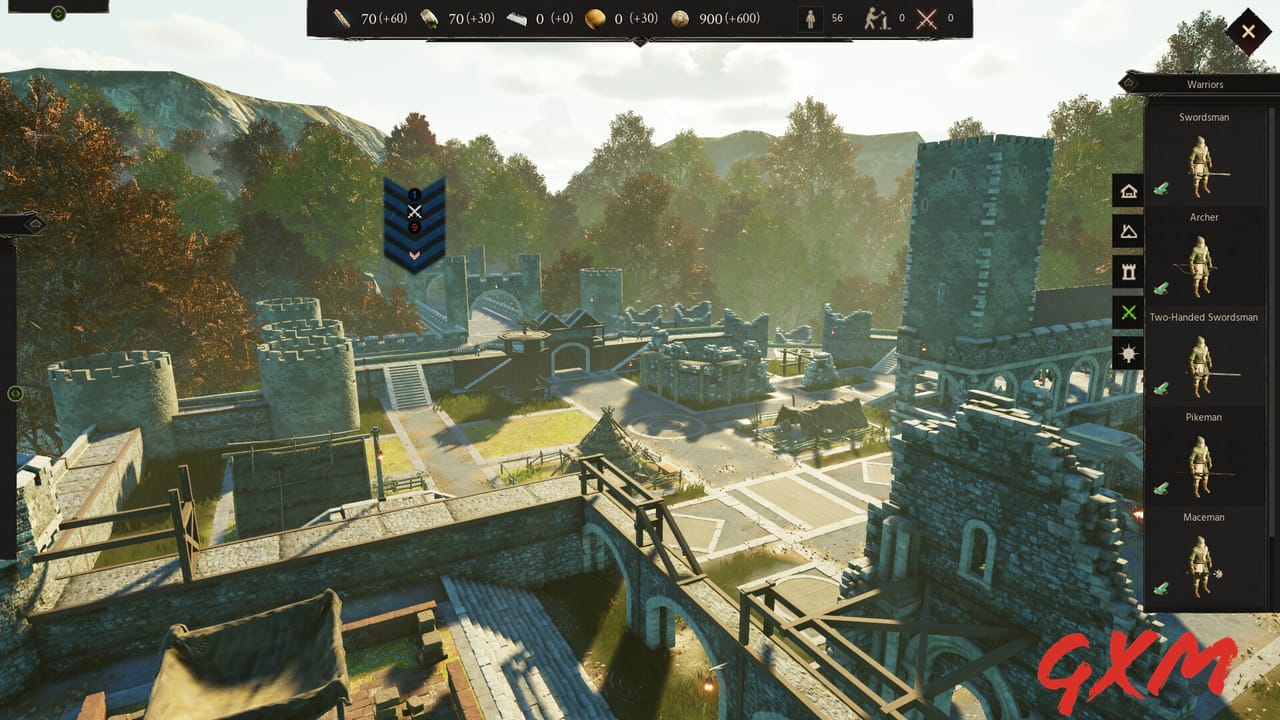This screenshot has height=720, width=1280.
Task: Select the tent icon on the right sidebar
Action: point(1127,231)
